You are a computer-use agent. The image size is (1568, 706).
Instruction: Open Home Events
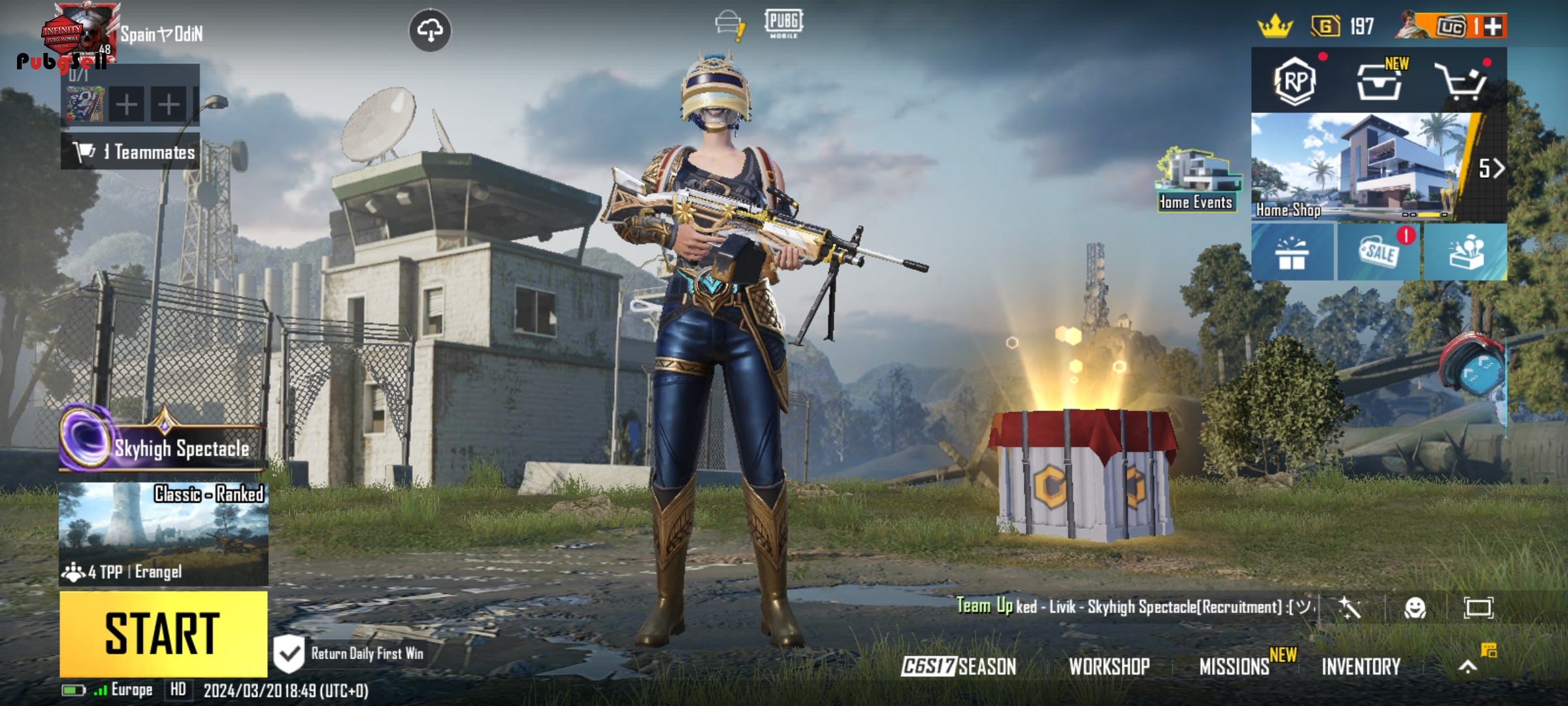tap(1196, 180)
